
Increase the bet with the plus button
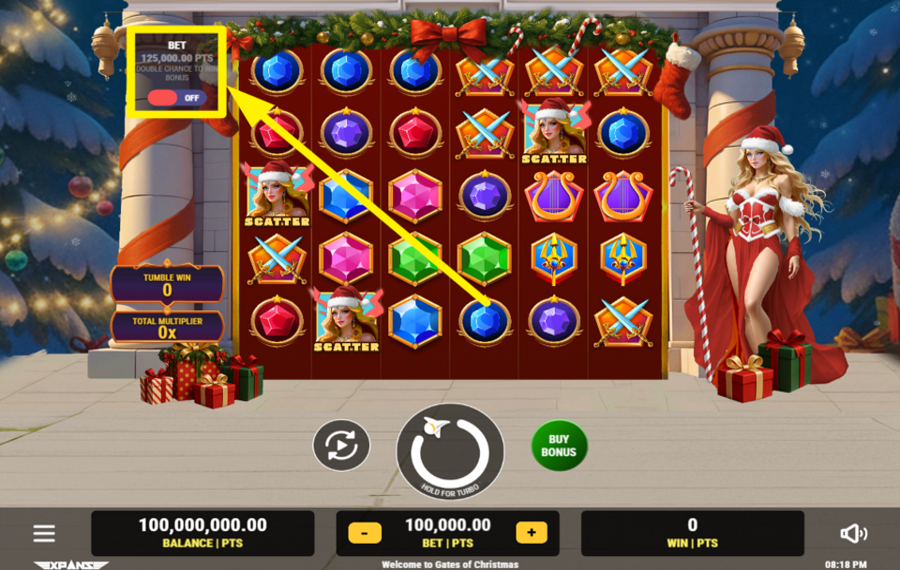pos(531,533)
